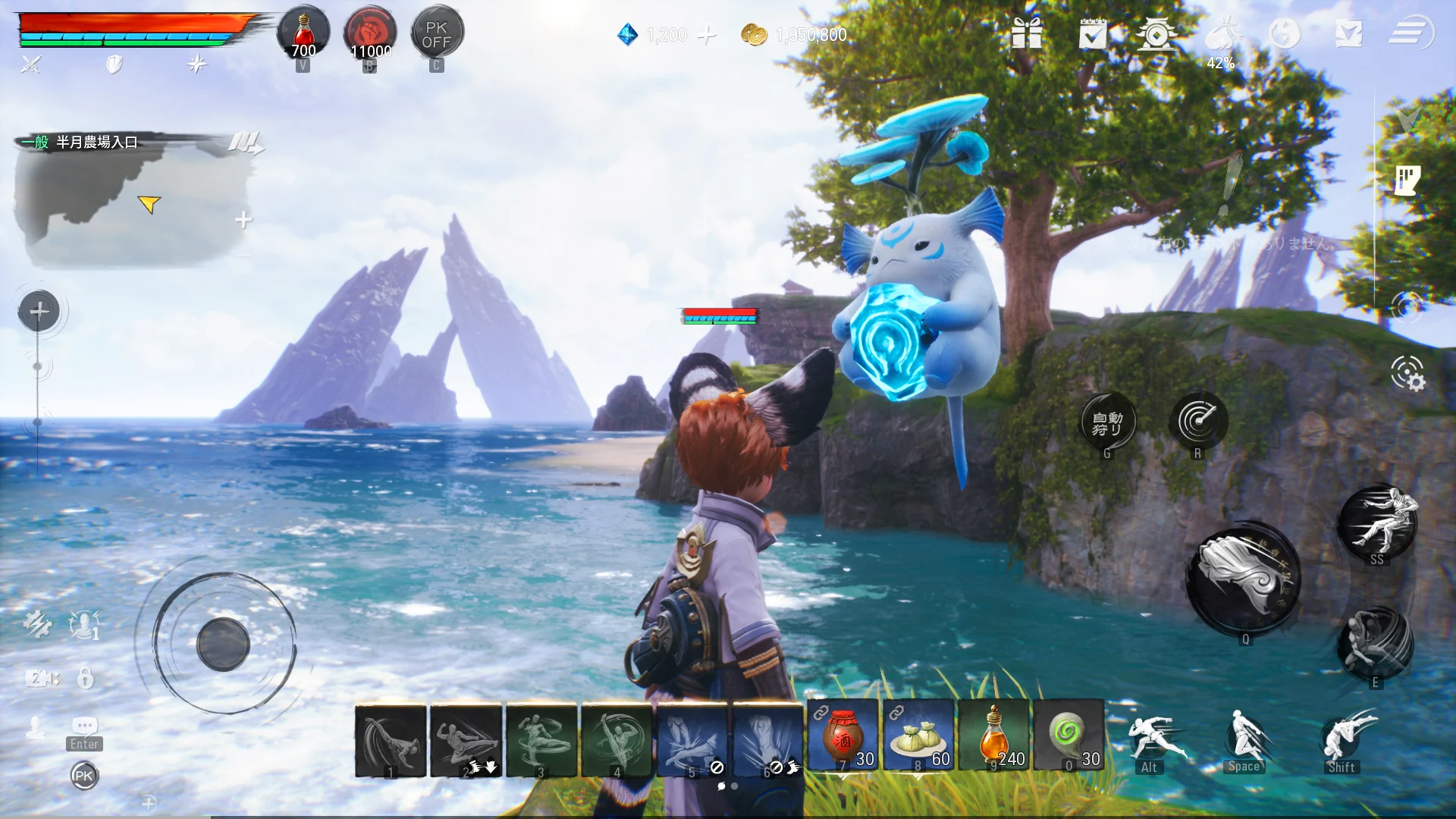
Task: Activate the radar scan button labeled R
Action: 1198,420
